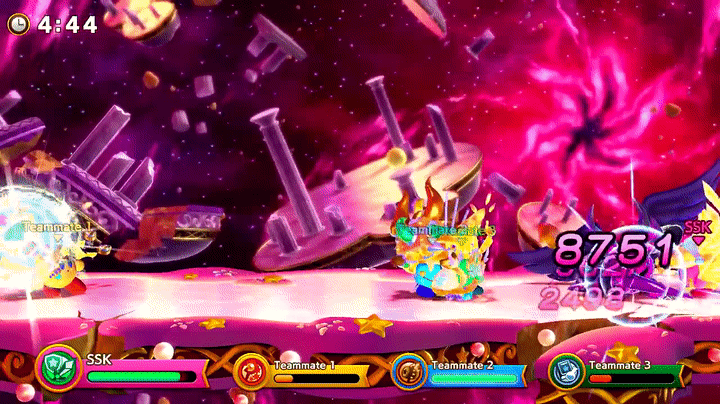The image size is (720, 404).
Task: Select Teammate 3's blue role icon
Action: [565, 372]
